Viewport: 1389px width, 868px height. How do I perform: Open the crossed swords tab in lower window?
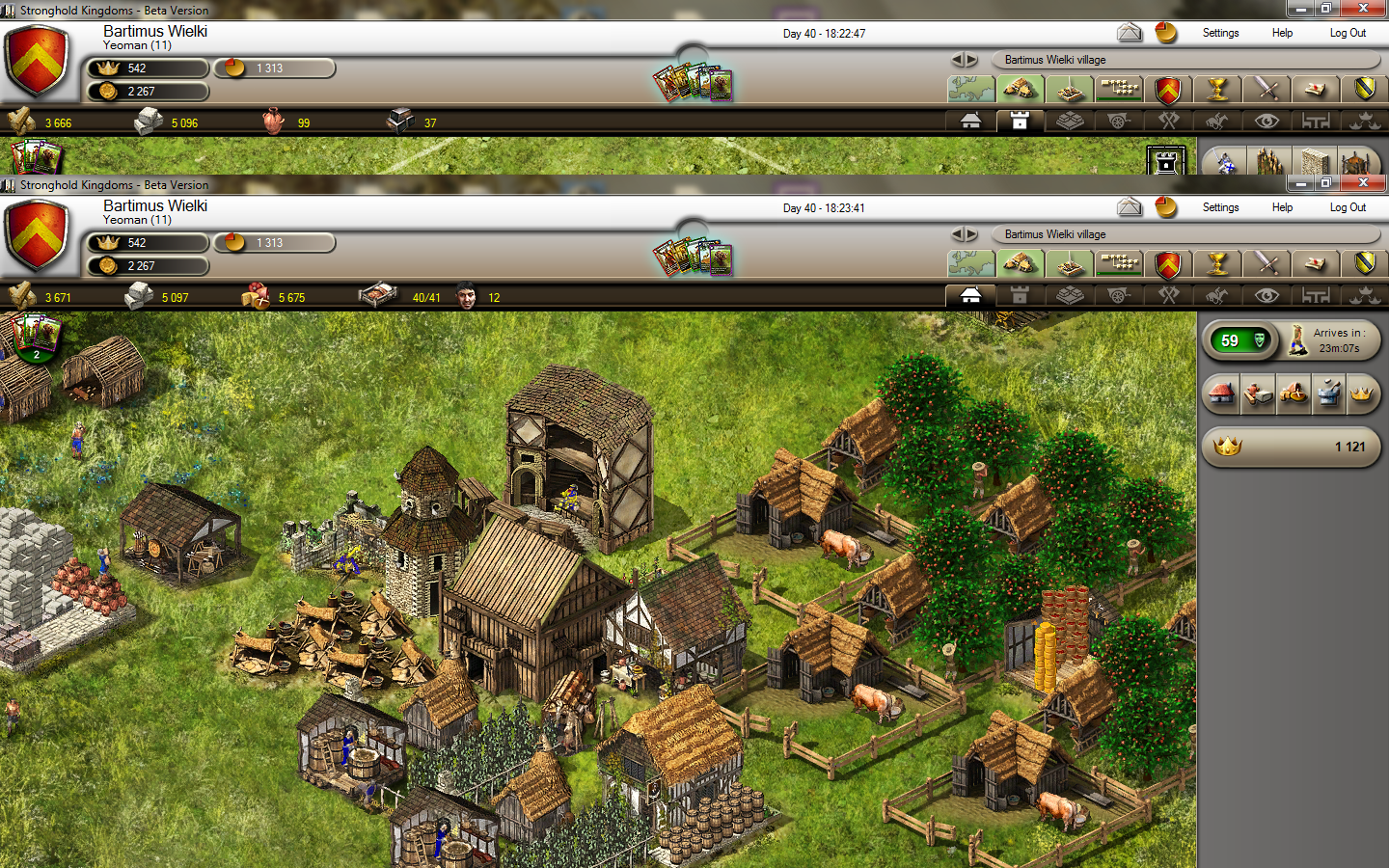click(1266, 264)
